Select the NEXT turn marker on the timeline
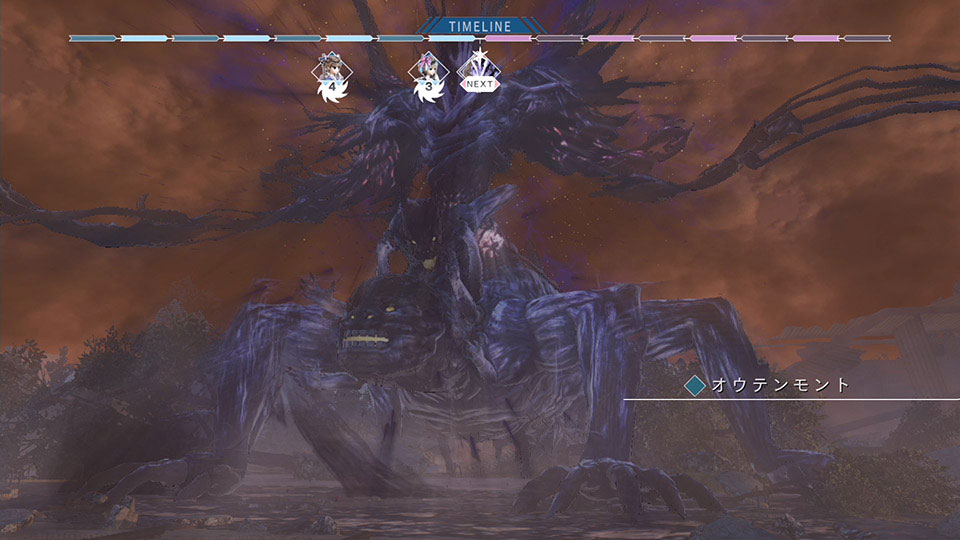This screenshot has height=540, width=960. pyautogui.click(x=478, y=72)
